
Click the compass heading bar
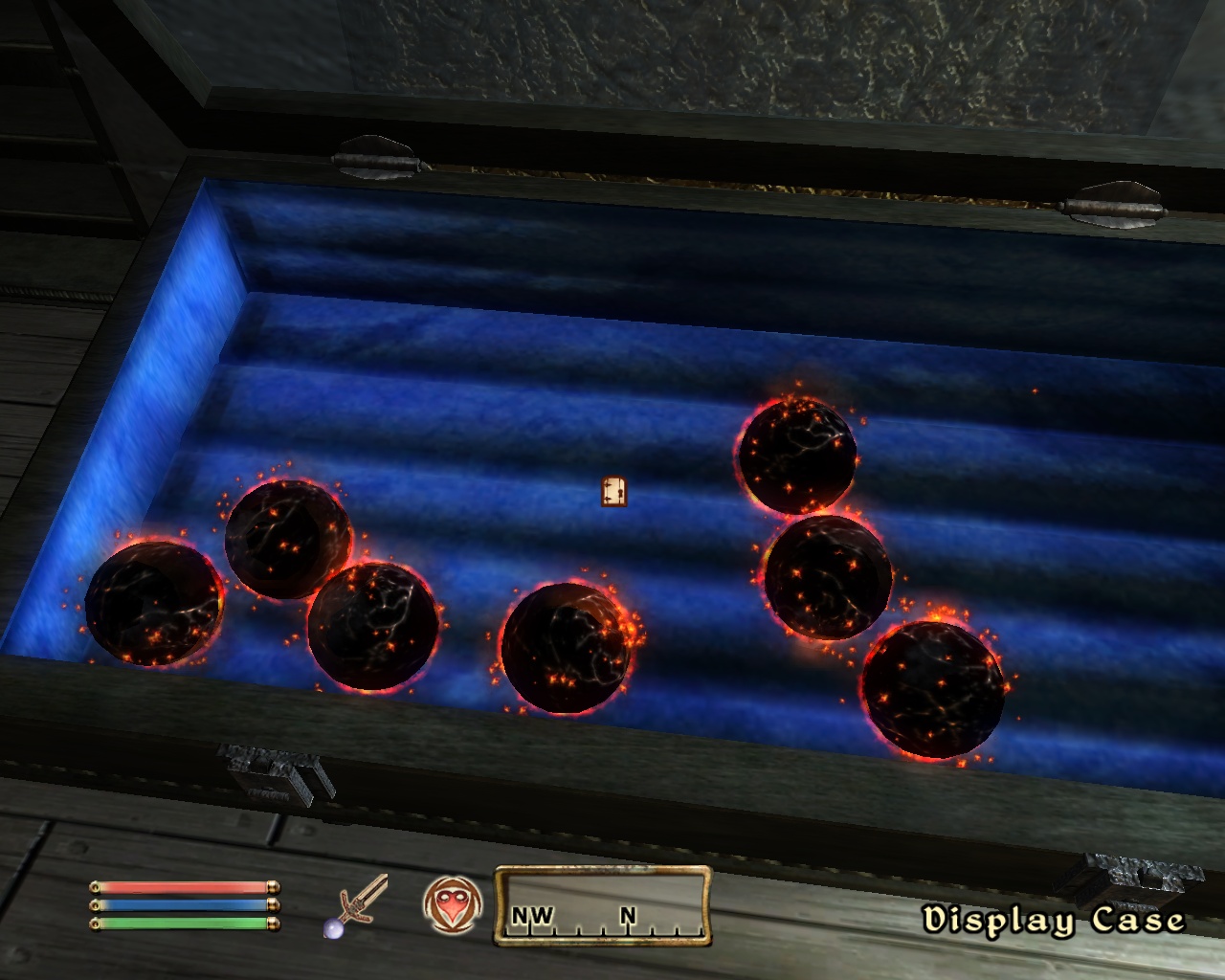tap(602, 905)
